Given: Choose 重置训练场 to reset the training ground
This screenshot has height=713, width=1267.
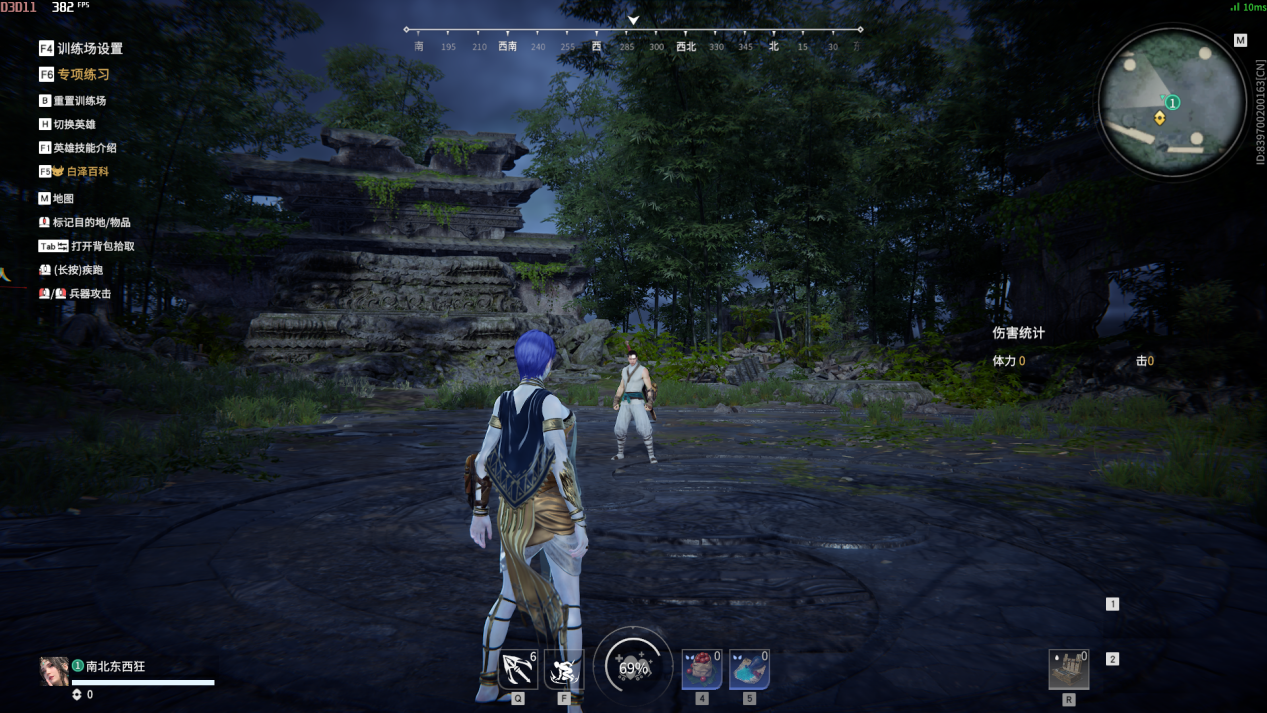Looking at the screenshot, I should click(78, 101).
